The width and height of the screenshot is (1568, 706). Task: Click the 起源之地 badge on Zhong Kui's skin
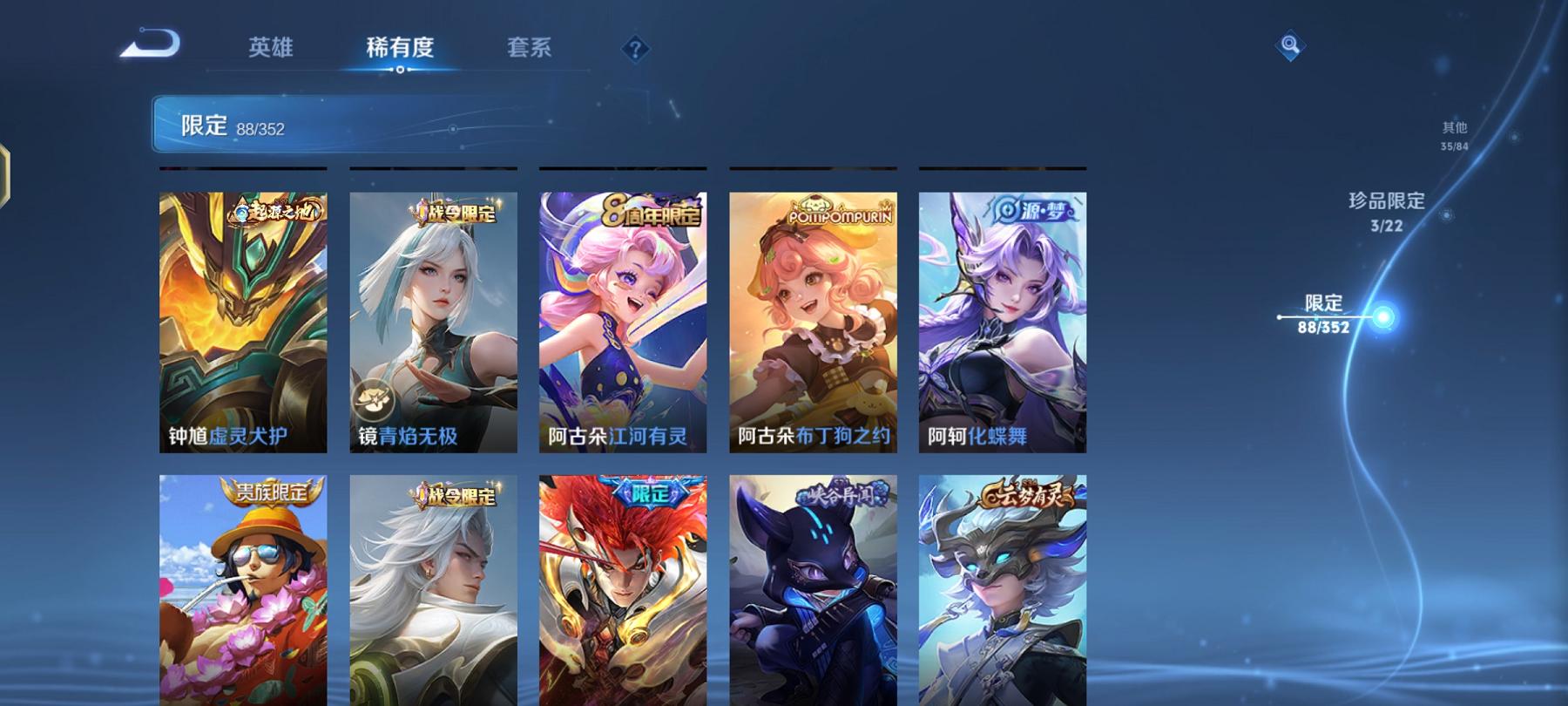tap(274, 209)
